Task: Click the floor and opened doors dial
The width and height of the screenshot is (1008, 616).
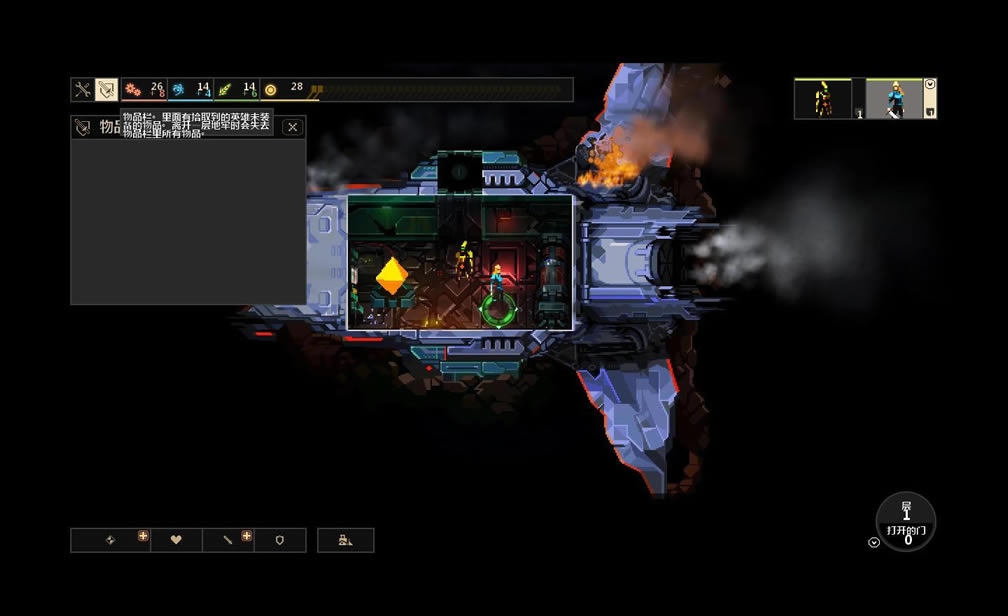Action: pos(906,521)
